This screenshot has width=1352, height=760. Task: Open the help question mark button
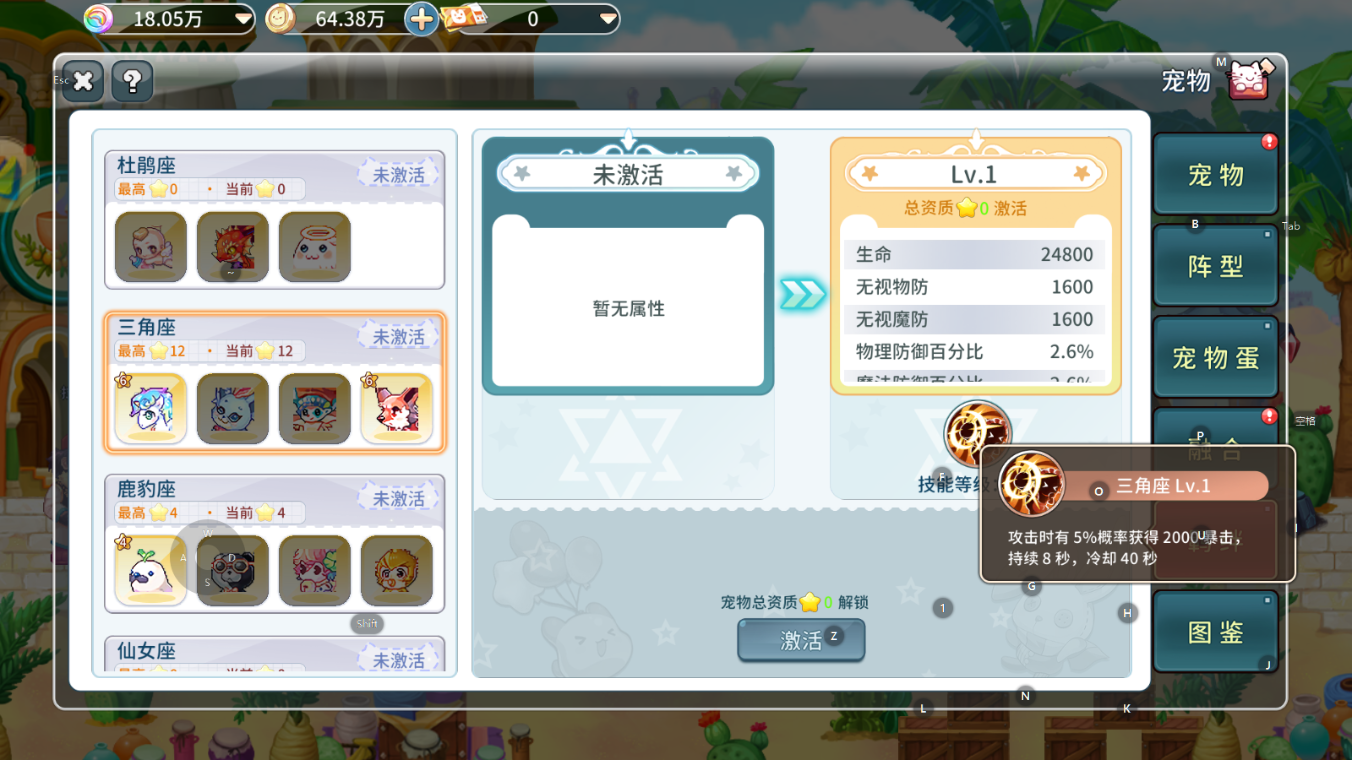click(x=131, y=81)
